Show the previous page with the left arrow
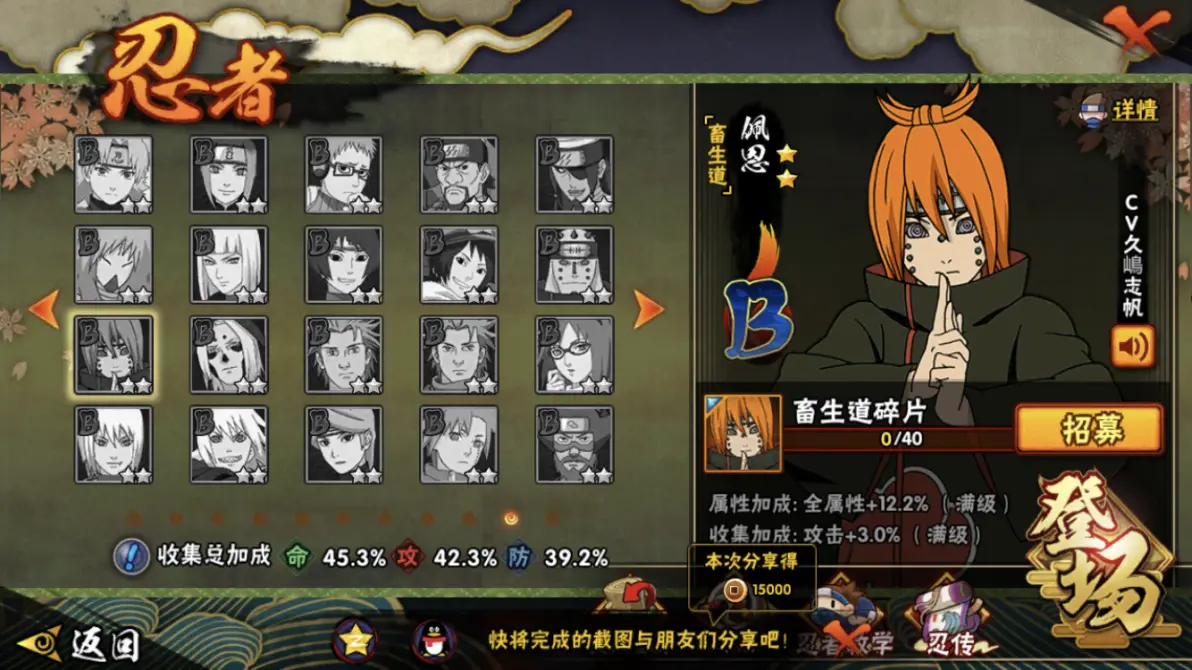This screenshot has height=670, width=1192. 44,309
